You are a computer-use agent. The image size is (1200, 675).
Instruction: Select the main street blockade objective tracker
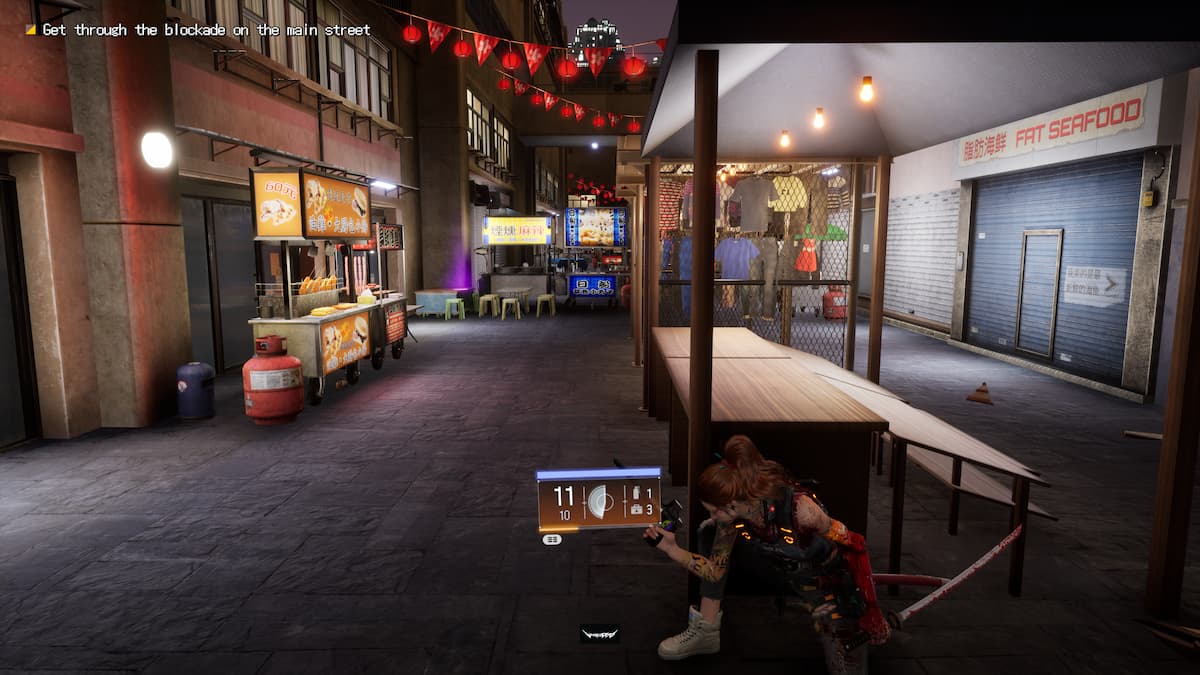(198, 30)
